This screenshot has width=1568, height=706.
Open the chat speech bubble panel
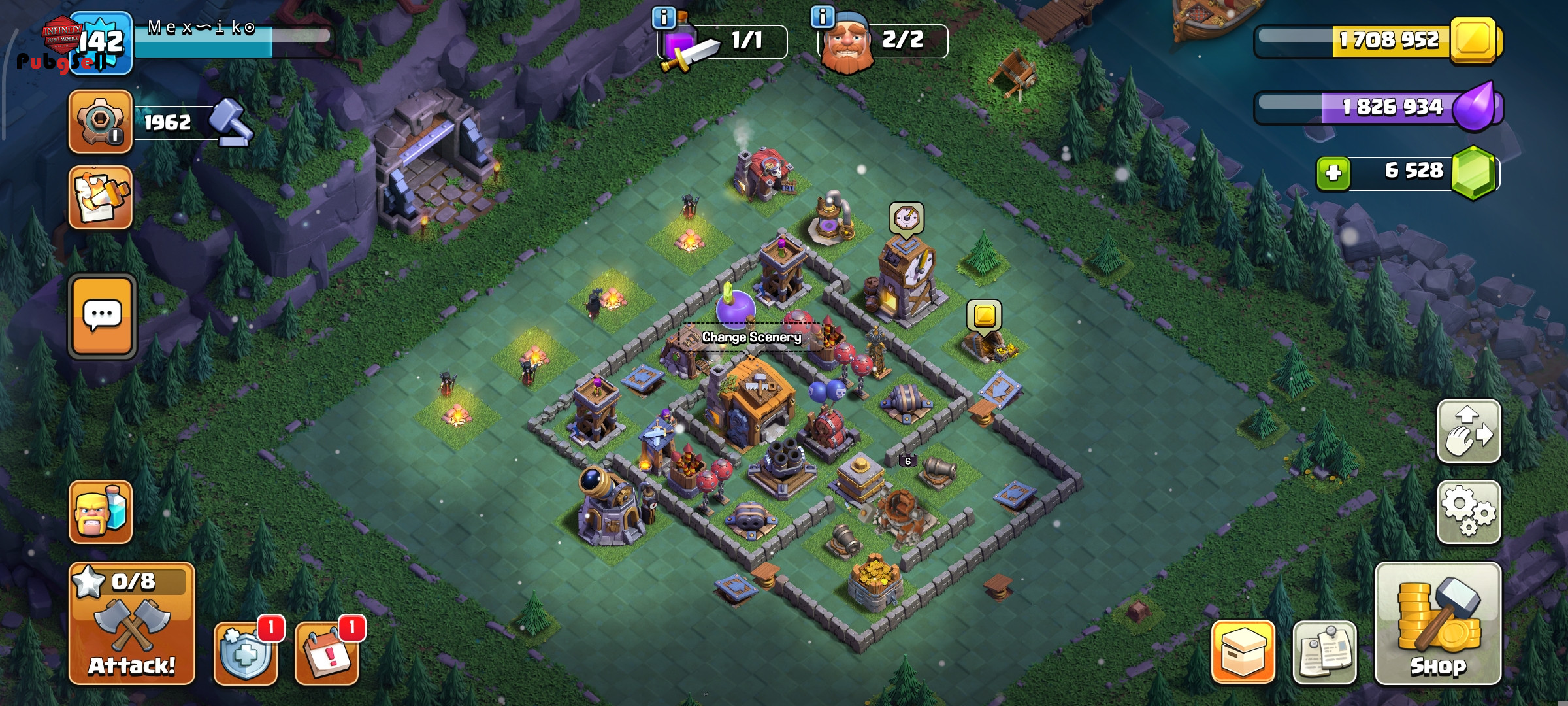pos(103,316)
